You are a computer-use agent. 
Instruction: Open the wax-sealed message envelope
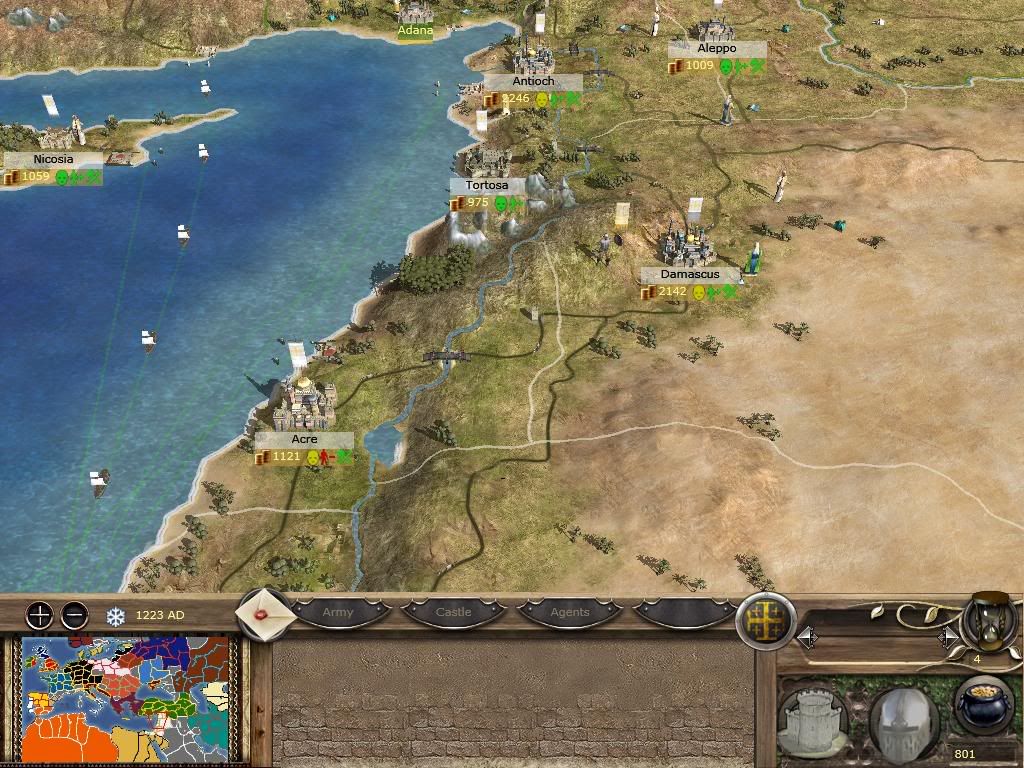264,613
